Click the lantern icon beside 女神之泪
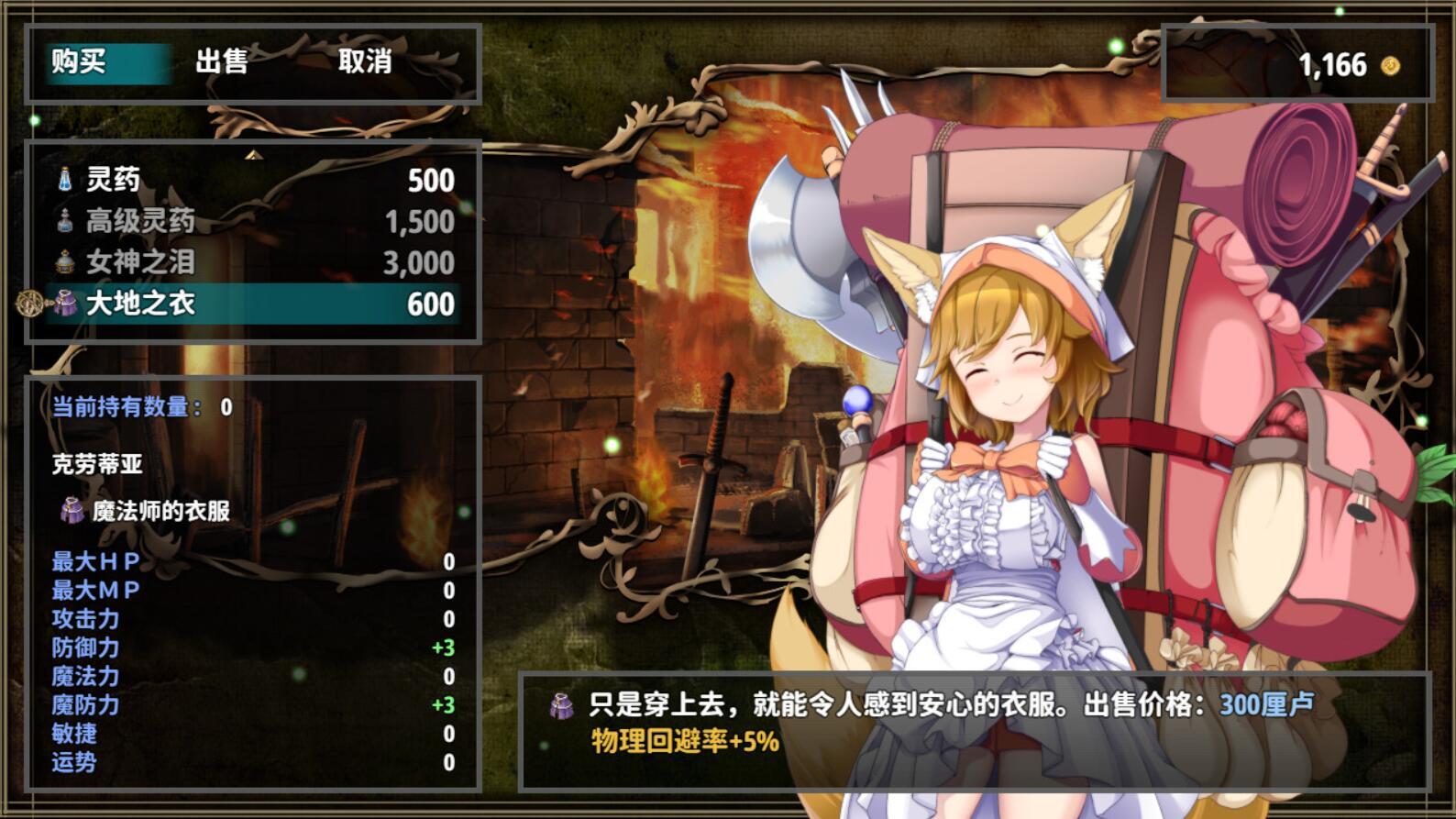Image resolution: width=1456 pixels, height=819 pixels. point(64,262)
